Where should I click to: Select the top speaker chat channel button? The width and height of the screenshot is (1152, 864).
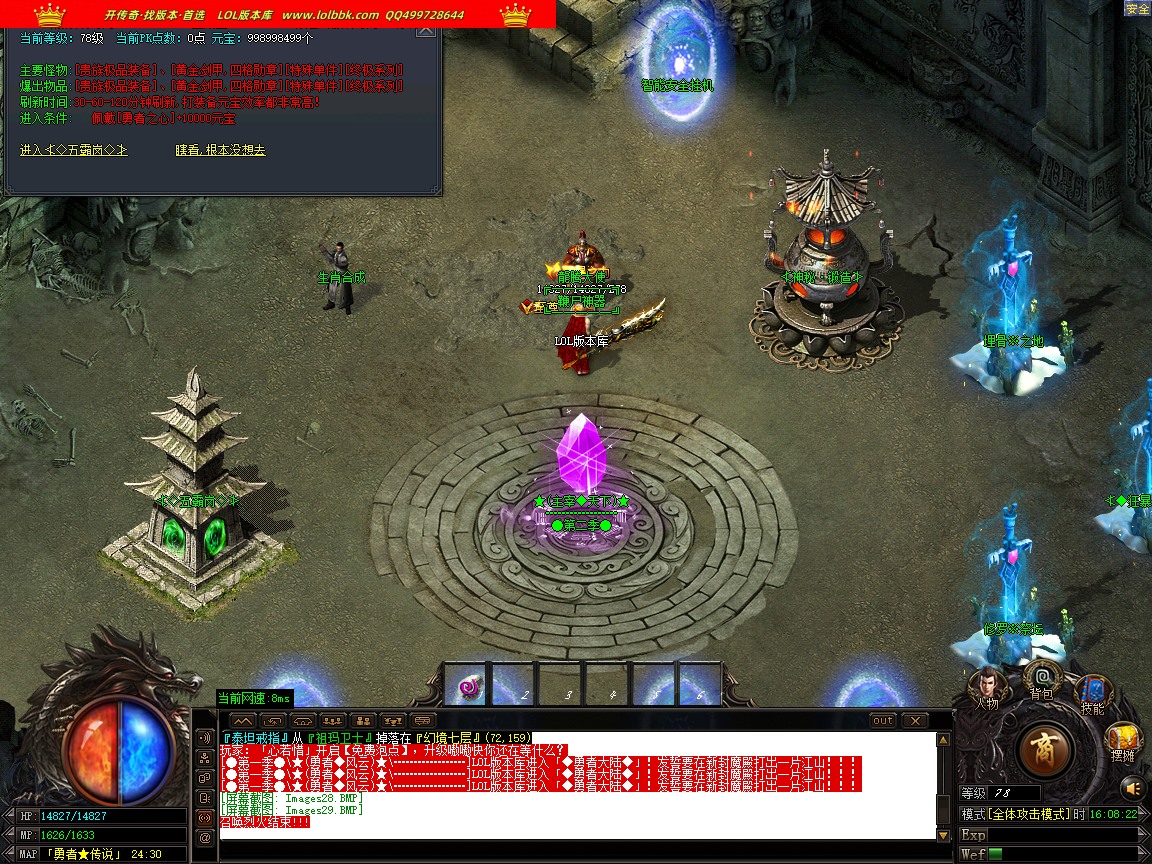point(205,737)
